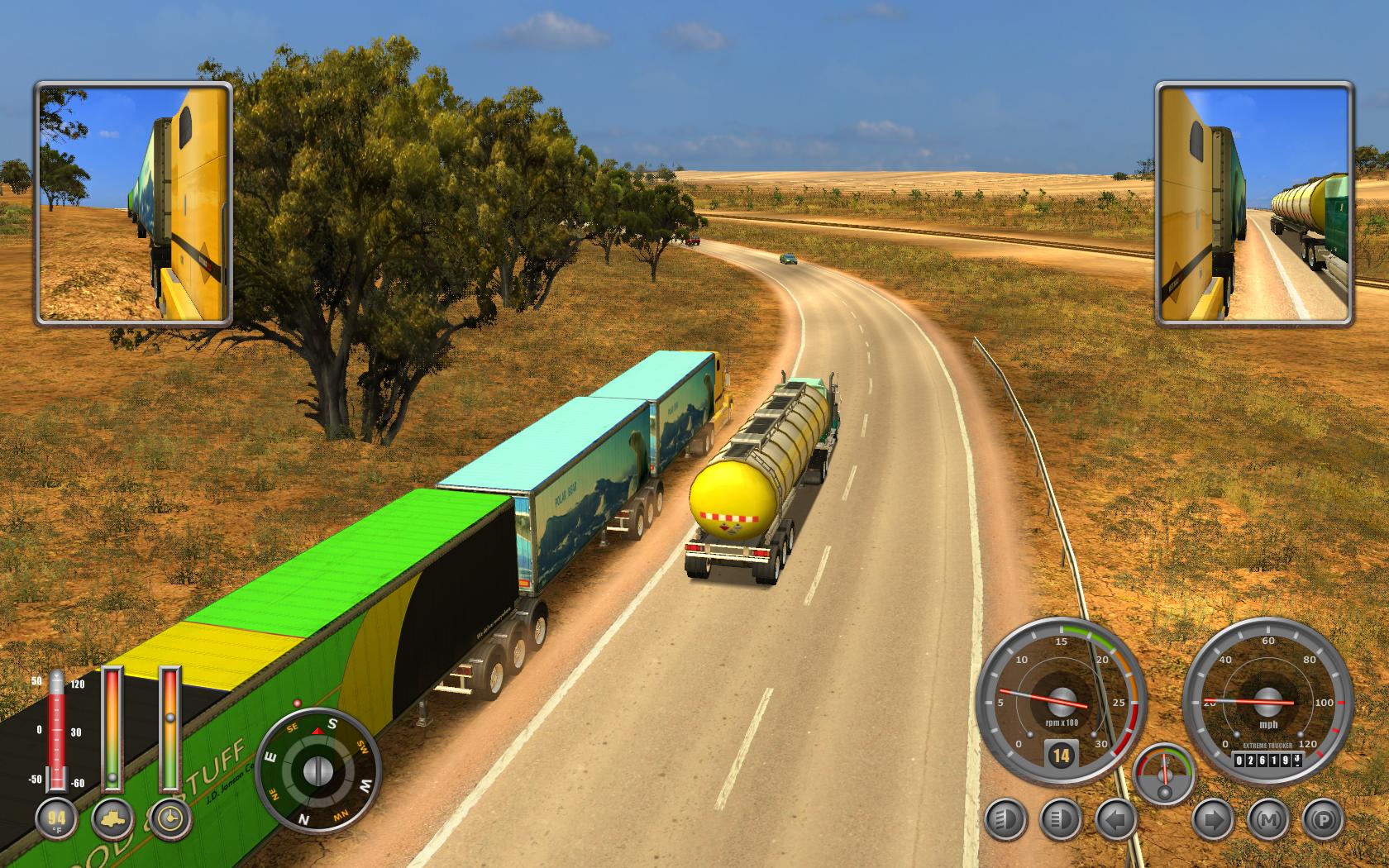Image resolution: width=1389 pixels, height=868 pixels.
Task: Toggle the low beam headlights button
Action: pos(1005,821)
